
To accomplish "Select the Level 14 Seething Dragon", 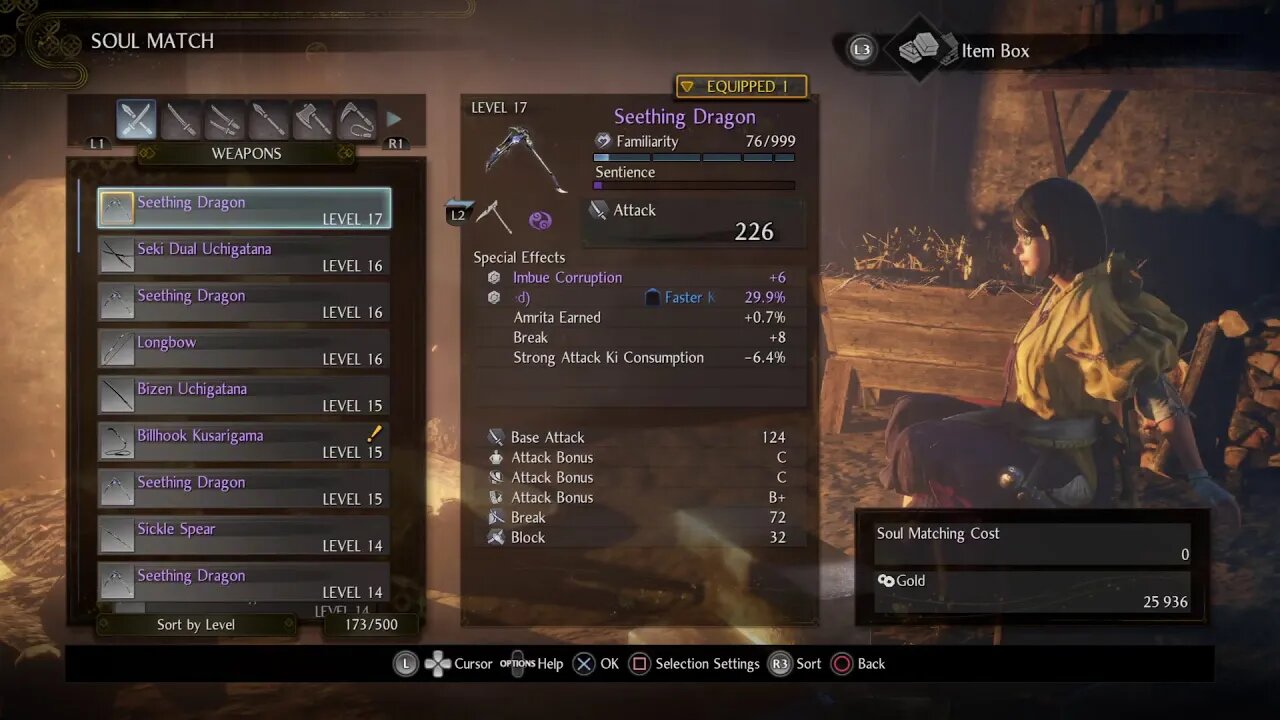I will coord(244,582).
